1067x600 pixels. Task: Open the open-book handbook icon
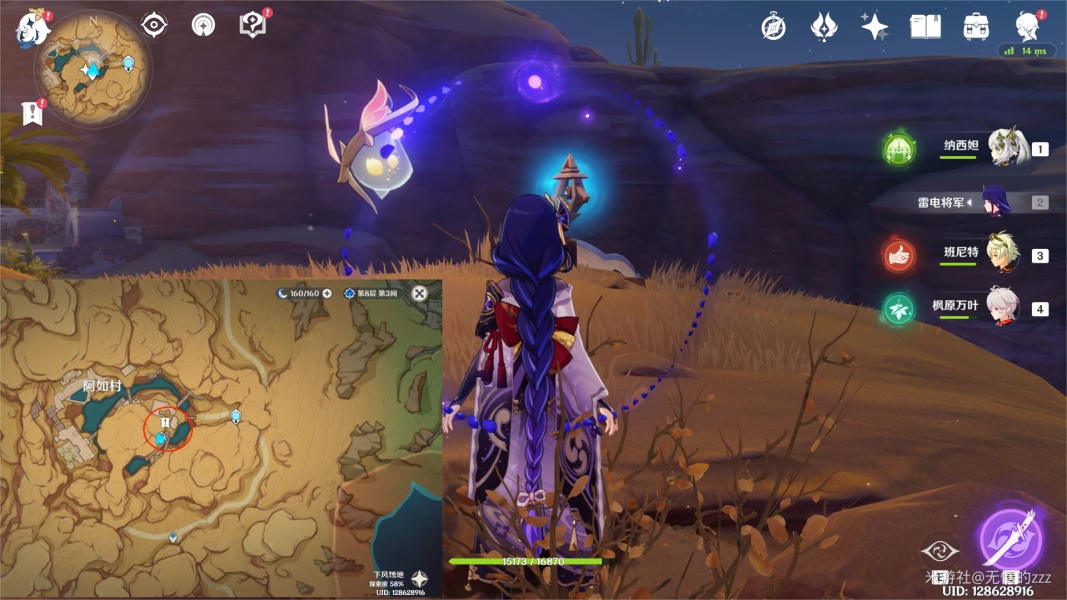tap(925, 27)
